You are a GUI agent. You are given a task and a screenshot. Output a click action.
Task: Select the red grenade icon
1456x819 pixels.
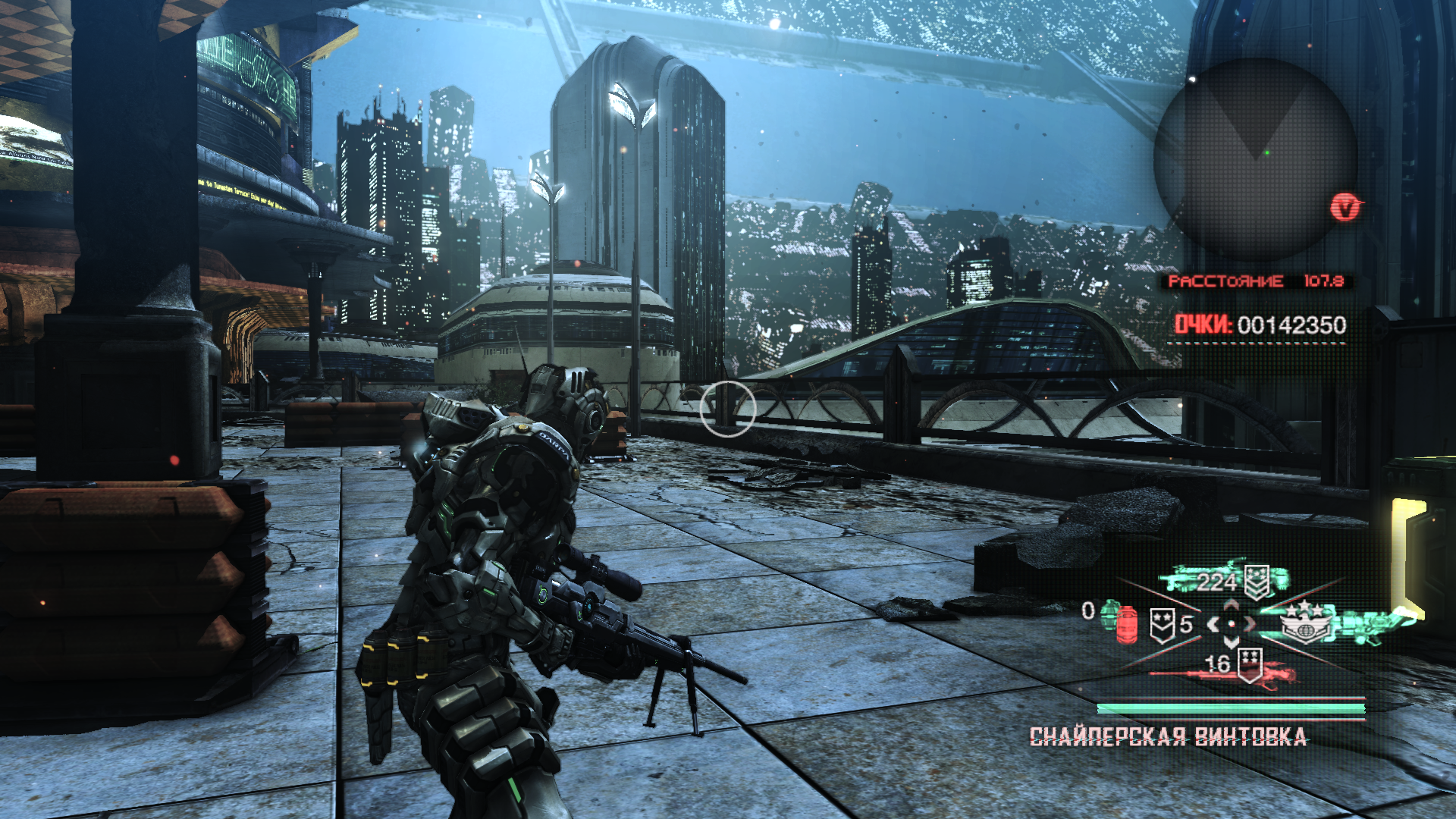(1127, 624)
